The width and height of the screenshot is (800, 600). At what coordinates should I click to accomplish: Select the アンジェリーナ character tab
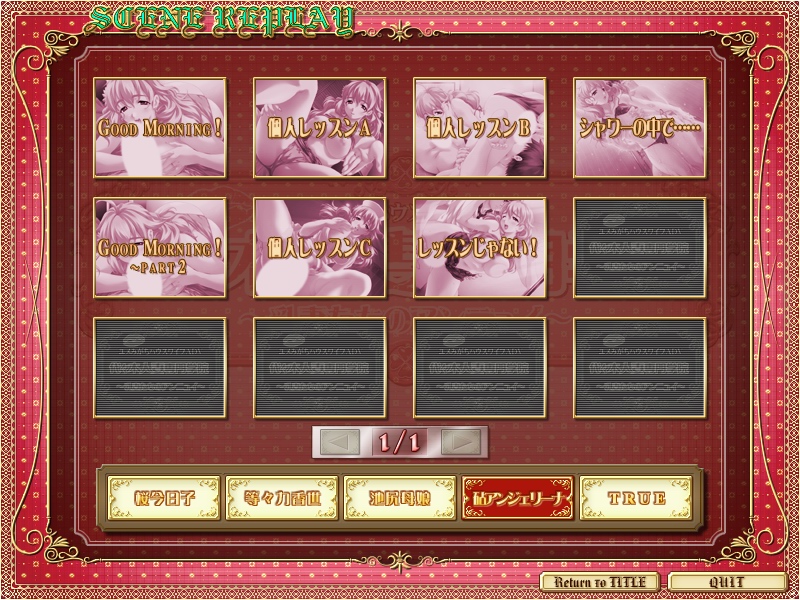(517, 497)
